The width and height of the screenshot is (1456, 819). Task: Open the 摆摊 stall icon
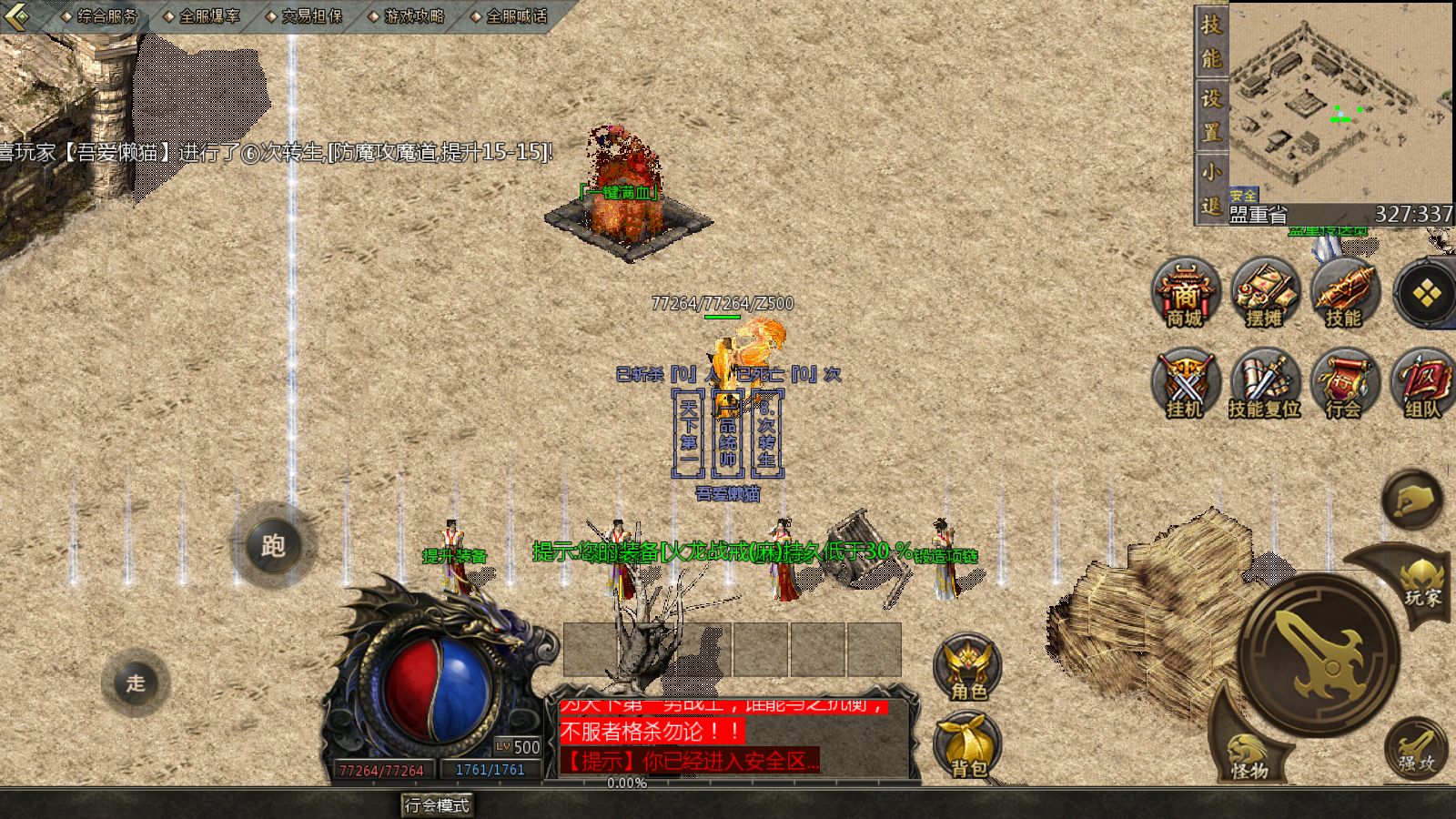(1264, 293)
